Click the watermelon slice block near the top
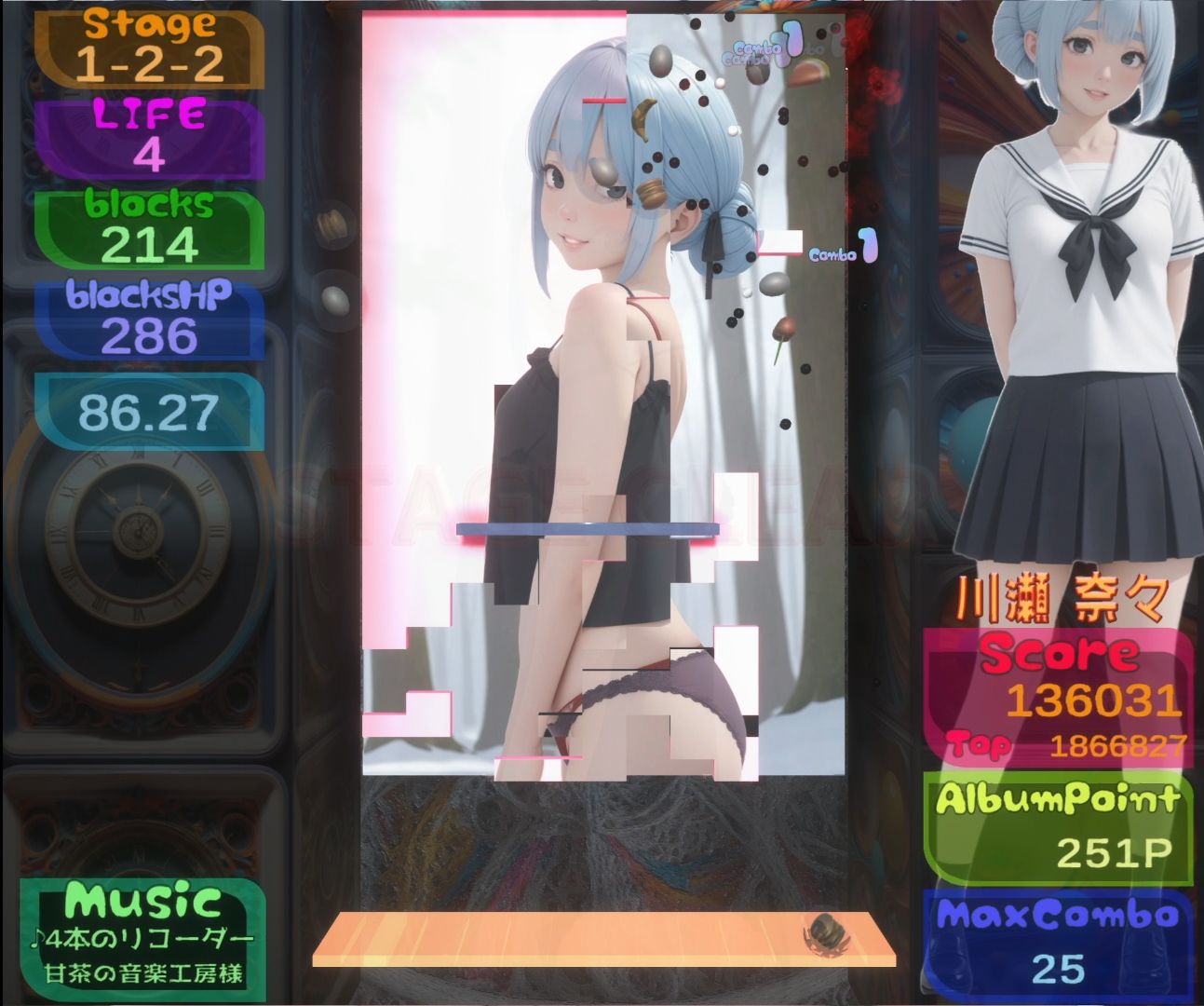 [x=806, y=72]
